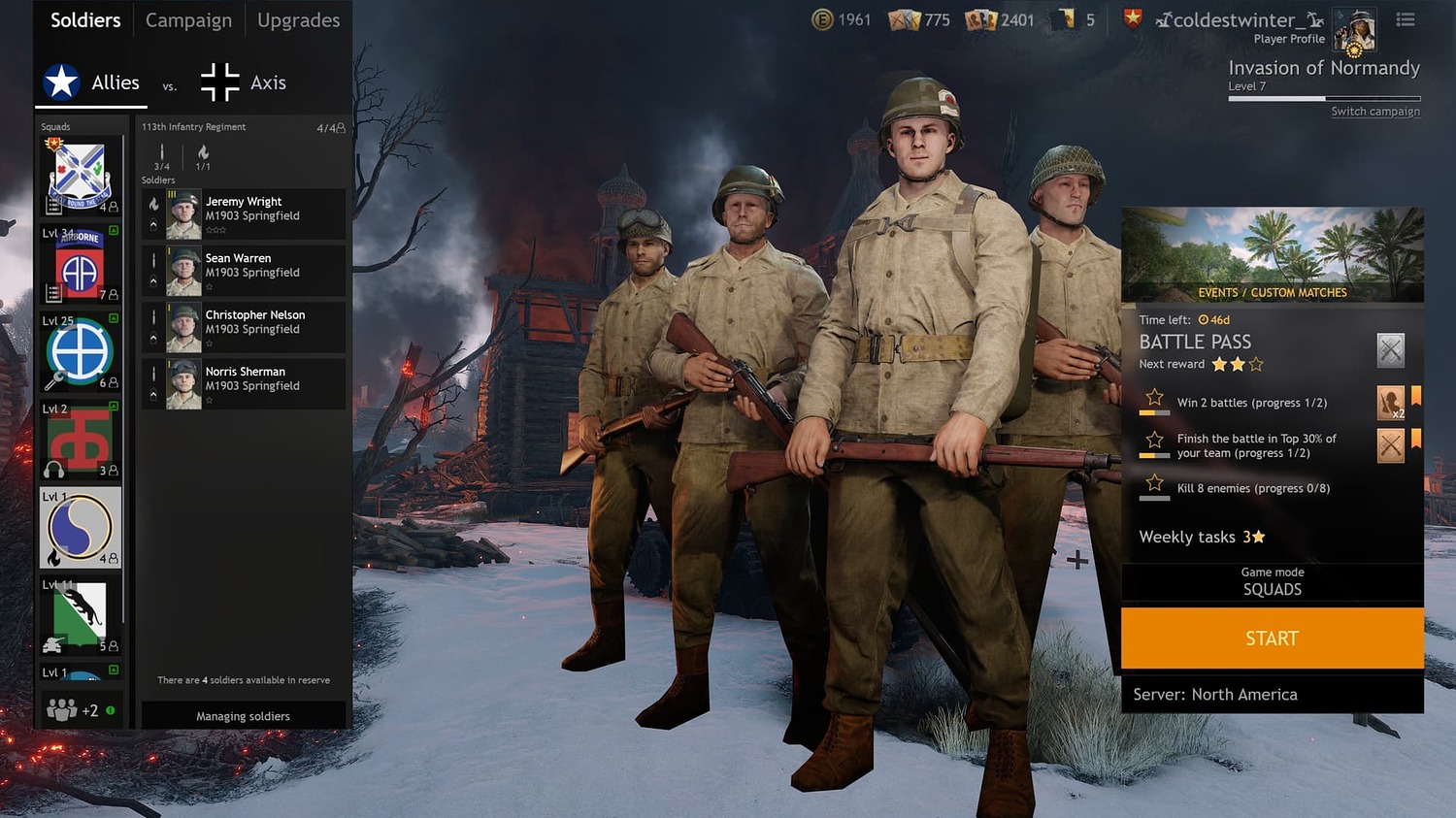Click the tank icon on the Lvl 11 squad
This screenshot has height=818, width=1456.
52,645
